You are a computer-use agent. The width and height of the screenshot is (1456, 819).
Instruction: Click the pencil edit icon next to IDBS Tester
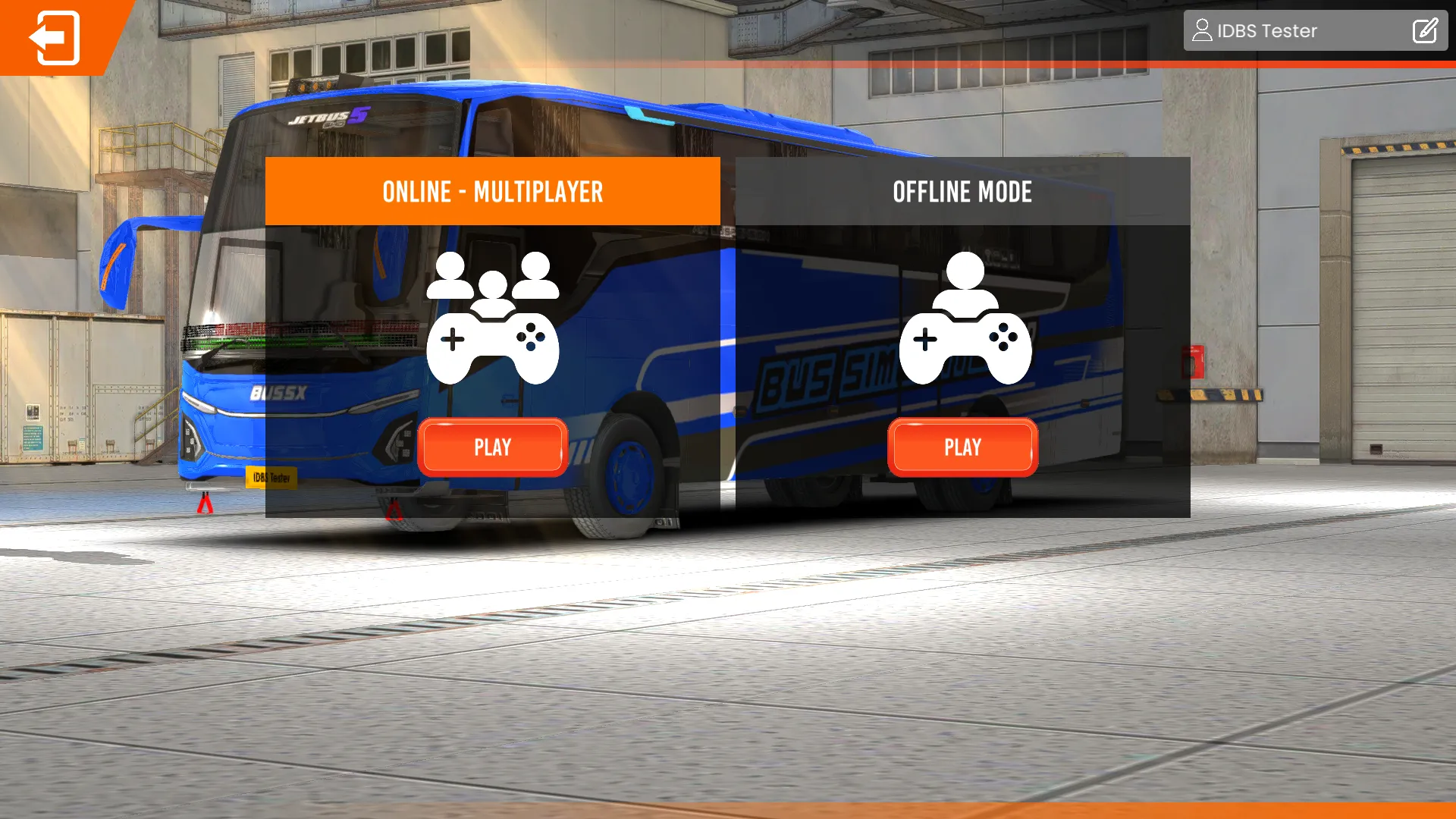(1426, 30)
